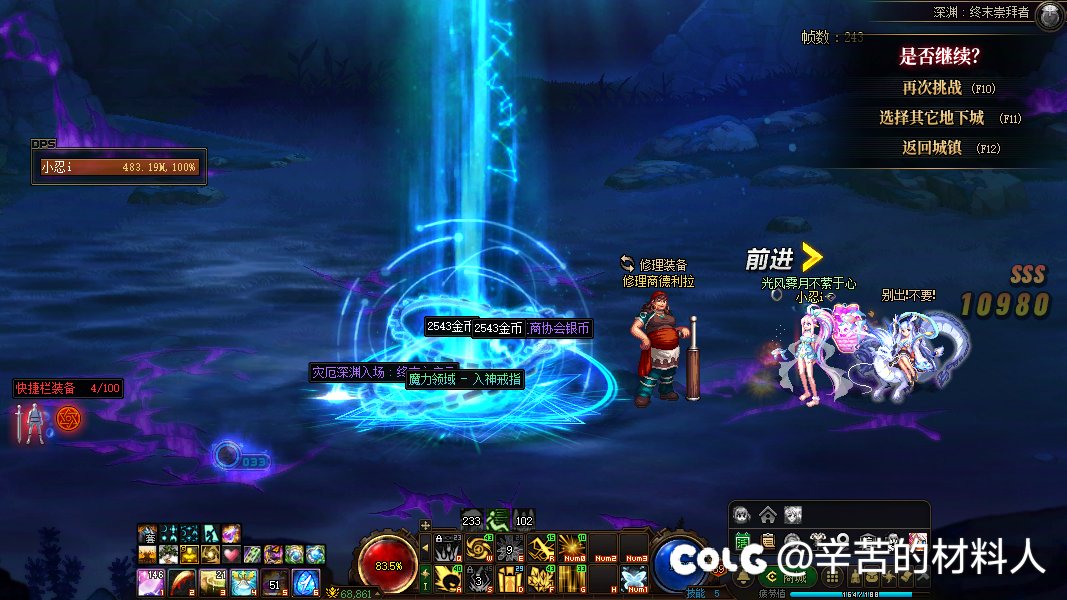Open the round grid menu button
This screenshot has height=600, width=1067.
tap(831, 577)
